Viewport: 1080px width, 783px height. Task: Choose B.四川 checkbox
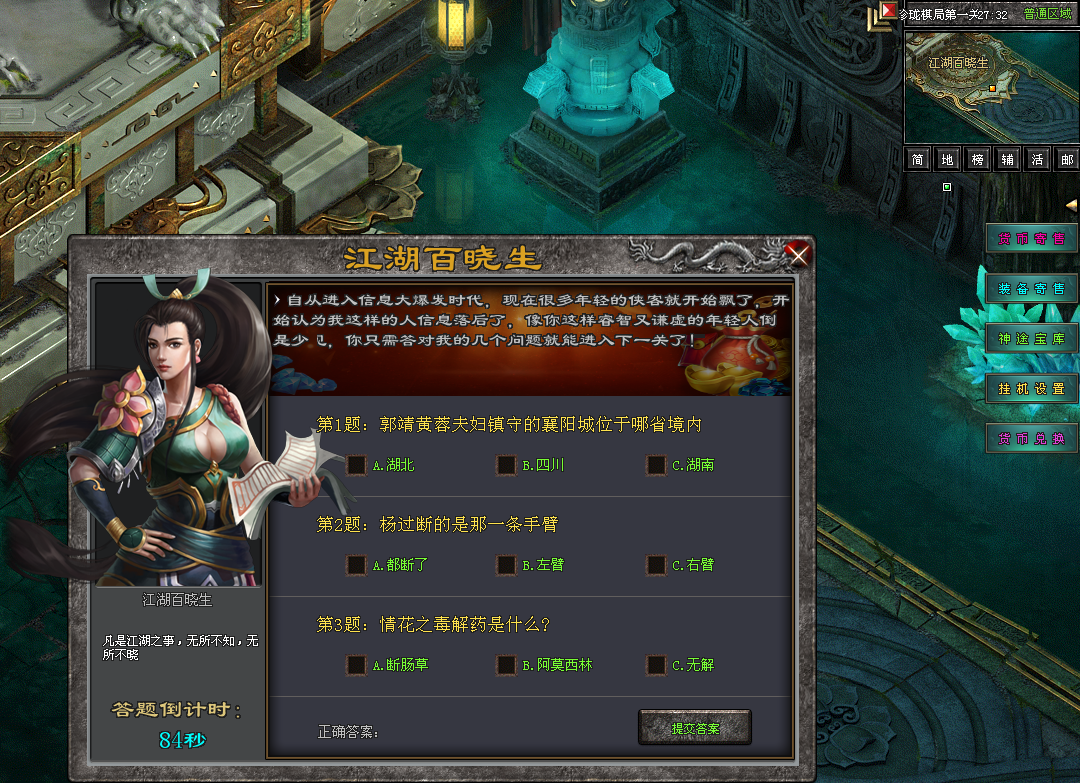(x=506, y=465)
